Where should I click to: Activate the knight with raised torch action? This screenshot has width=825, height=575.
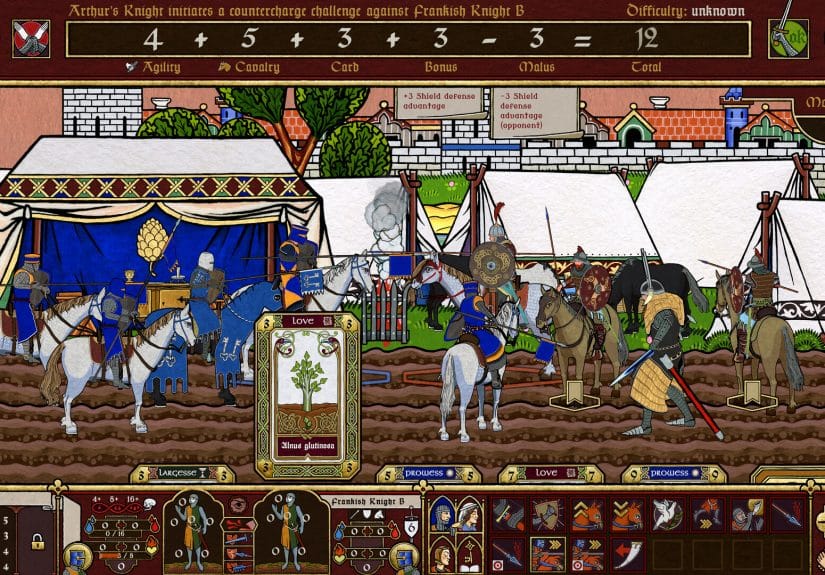click(746, 514)
